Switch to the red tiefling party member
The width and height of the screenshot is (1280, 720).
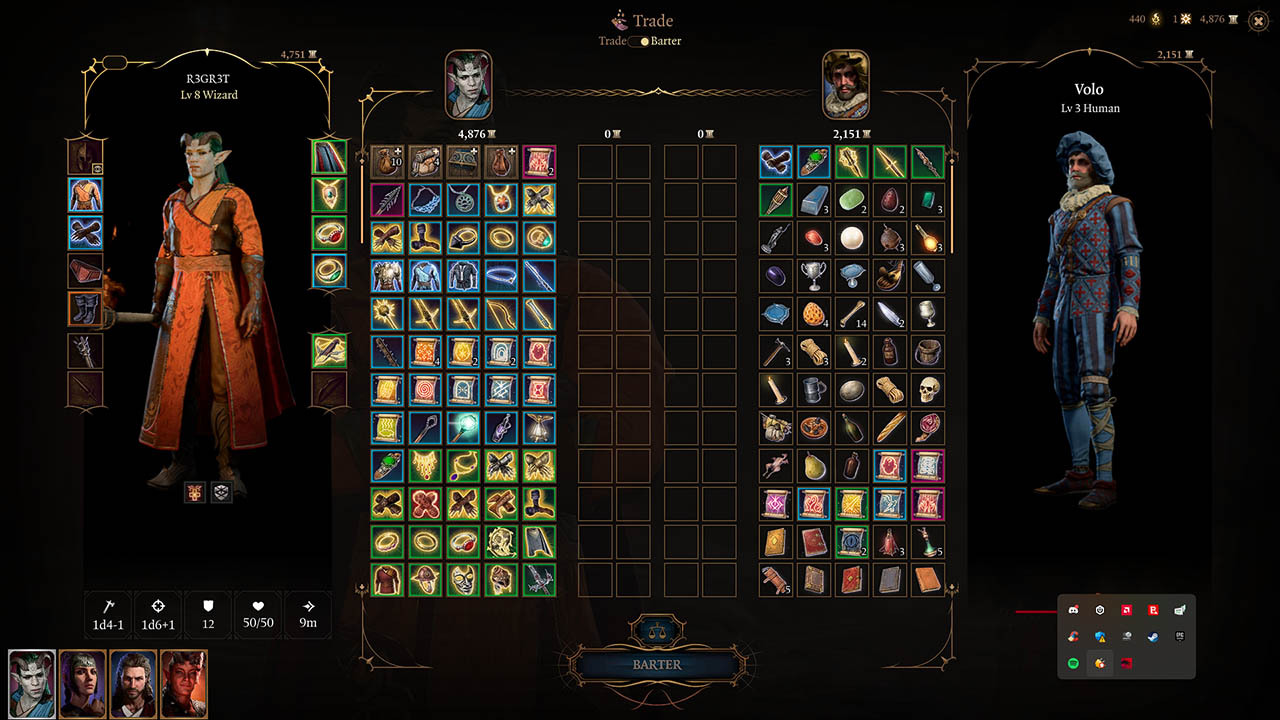click(x=183, y=684)
